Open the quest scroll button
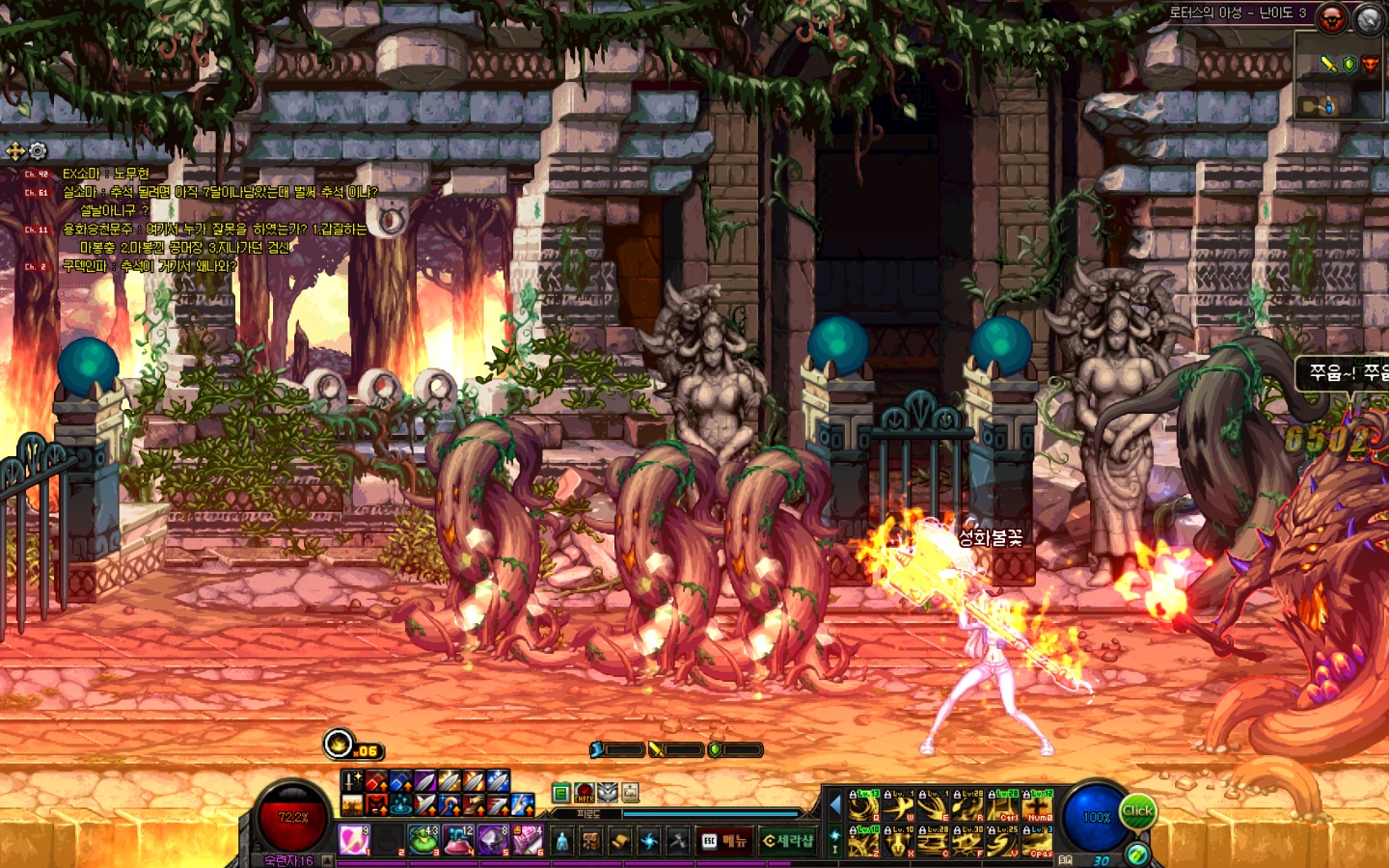1389x868 pixels. pos(620,841)
